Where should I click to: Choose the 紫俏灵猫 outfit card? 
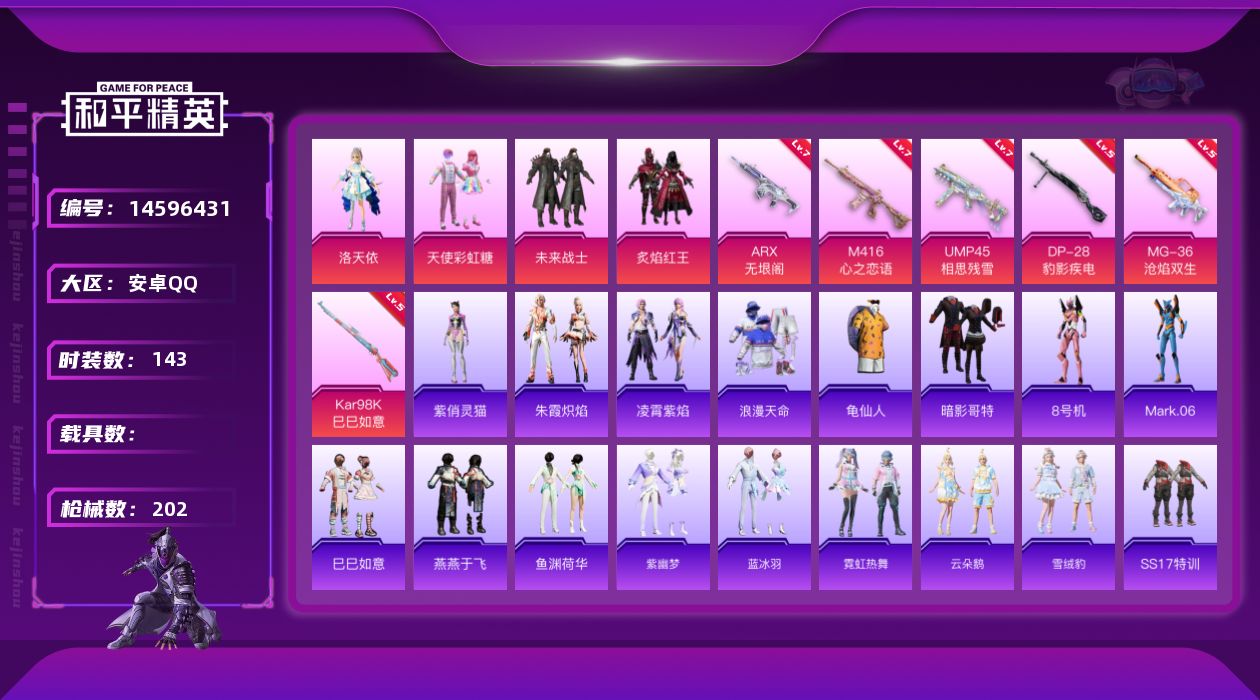460,364
